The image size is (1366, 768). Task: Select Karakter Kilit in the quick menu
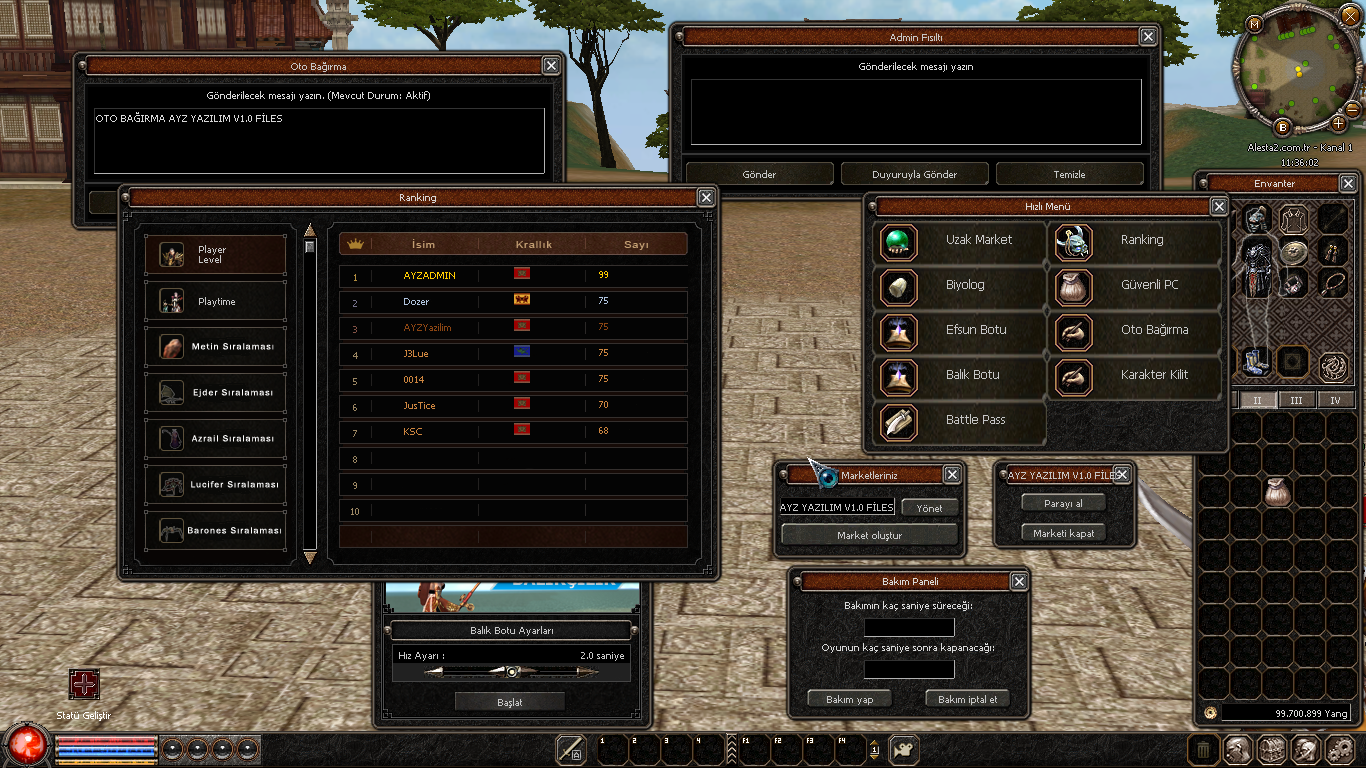pos(1137,376)
